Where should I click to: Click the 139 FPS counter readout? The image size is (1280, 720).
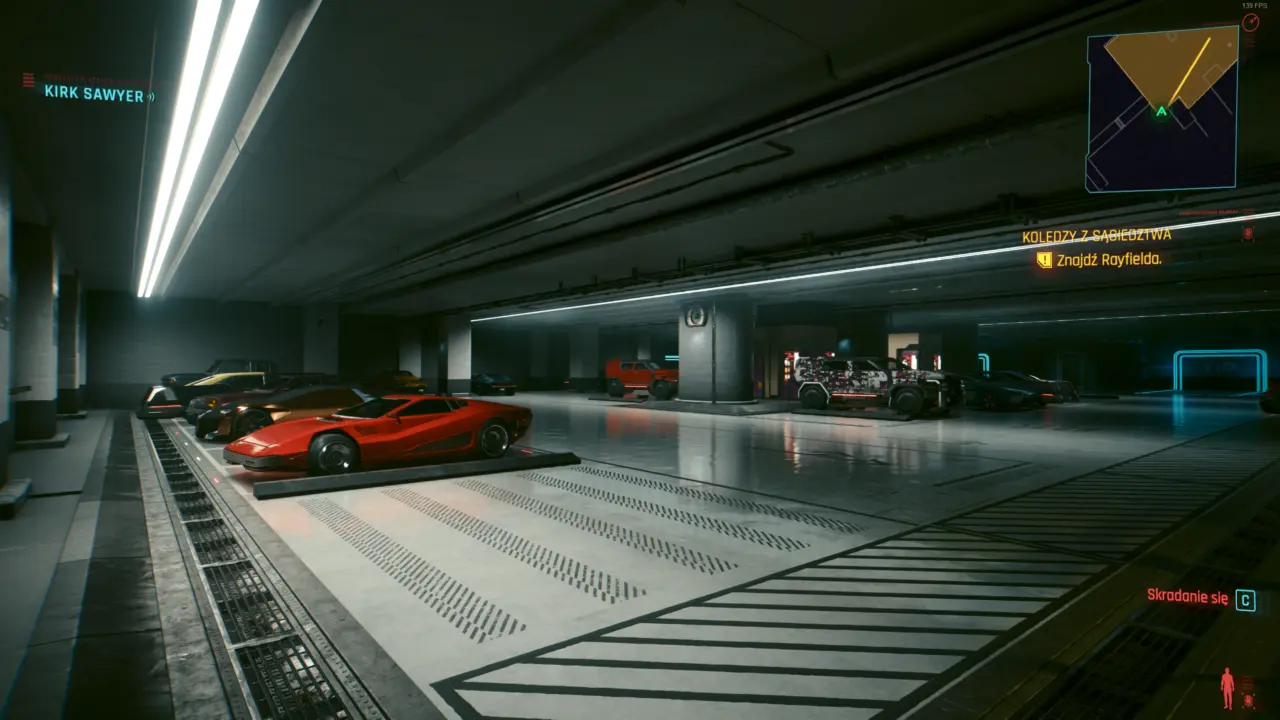pyautogui.click(x=1253, y=6)
